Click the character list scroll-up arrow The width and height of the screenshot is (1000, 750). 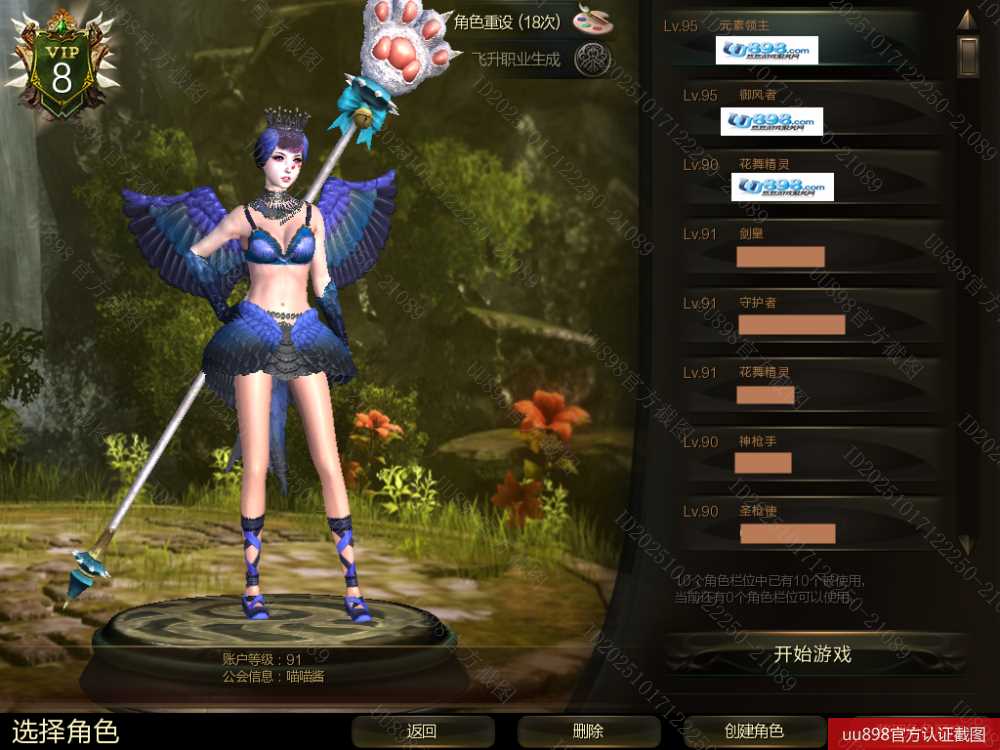(966, 19)
